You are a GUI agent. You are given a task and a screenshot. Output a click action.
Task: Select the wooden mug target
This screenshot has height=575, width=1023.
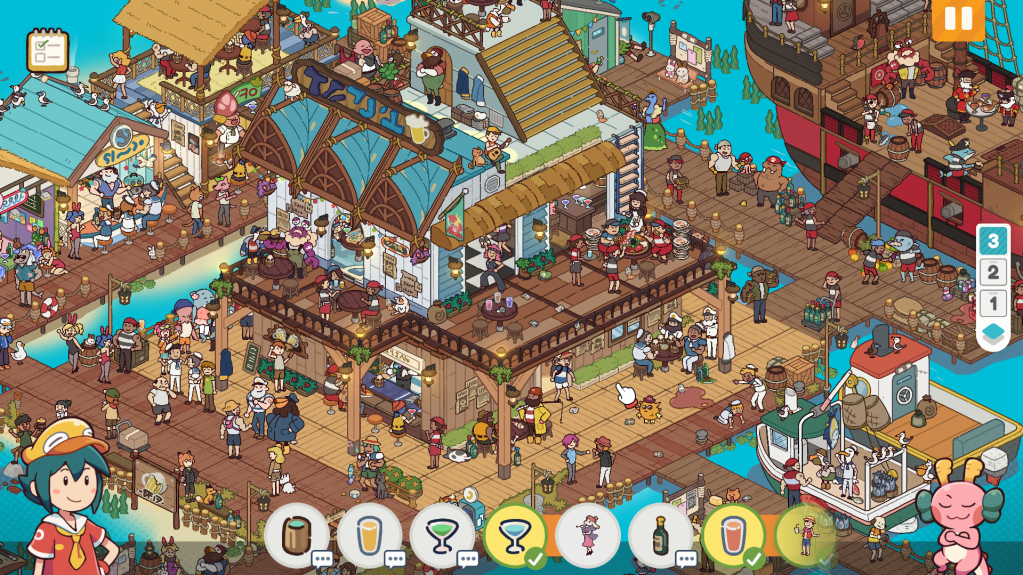pyautogui.click(x=297, y=535)
